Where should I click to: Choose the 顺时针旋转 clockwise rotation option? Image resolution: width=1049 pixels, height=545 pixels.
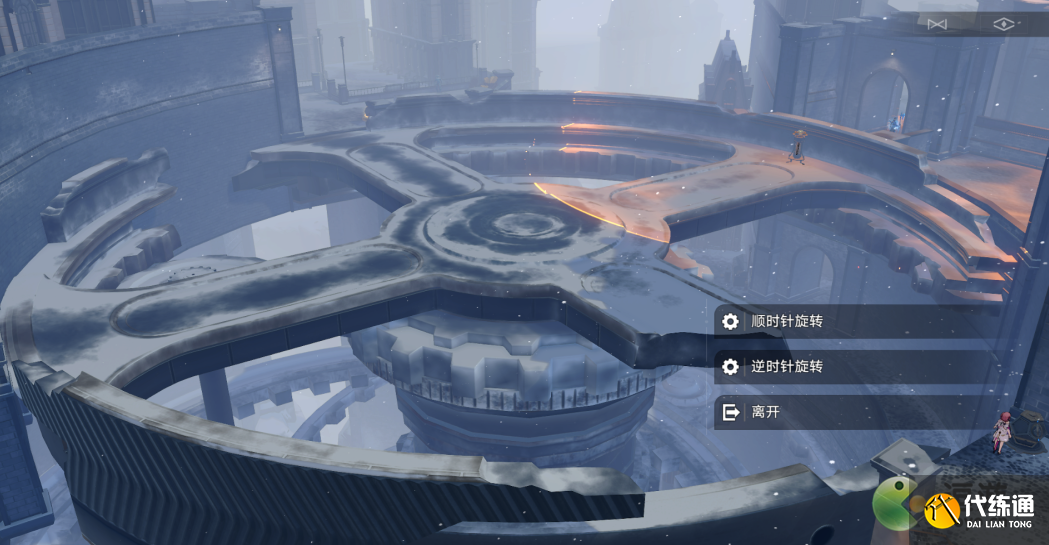pyautogui.click(x=787, y=321)
